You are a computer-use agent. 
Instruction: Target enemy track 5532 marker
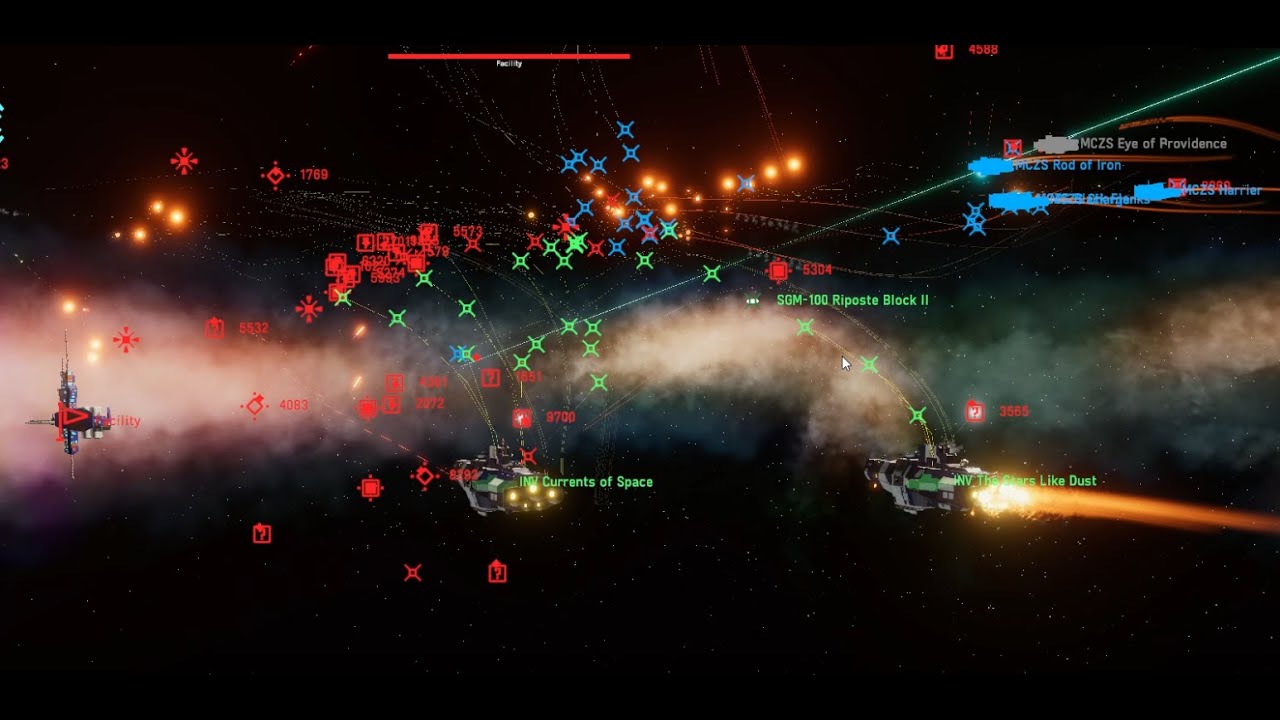pos(214,328)
